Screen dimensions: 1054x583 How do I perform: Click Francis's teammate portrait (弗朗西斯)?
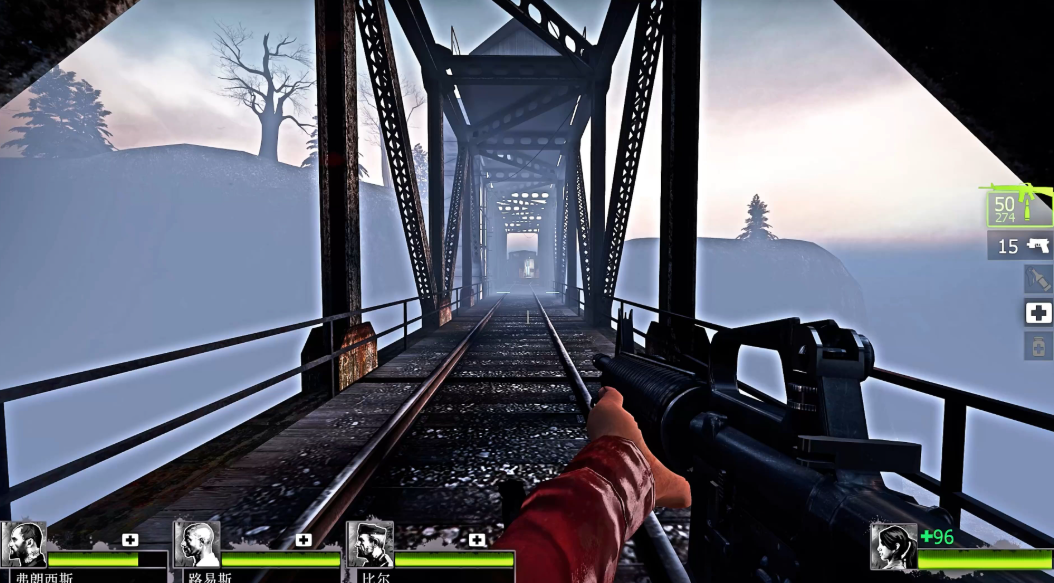(x=24, y=545)
